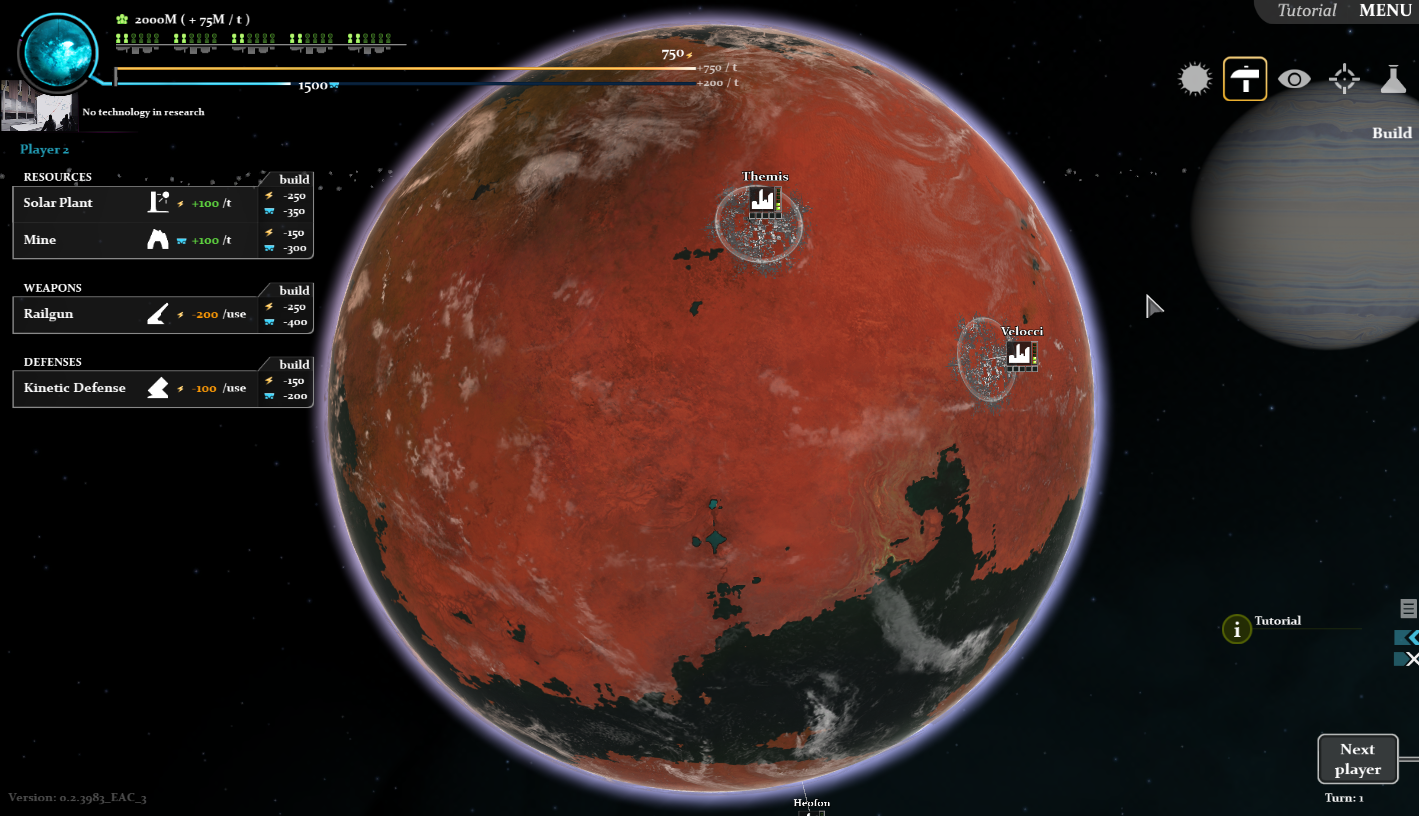Activate the crosshair targeting mode
The height and width of the screenshot is (816, 1419).
tap(1343, 78)
